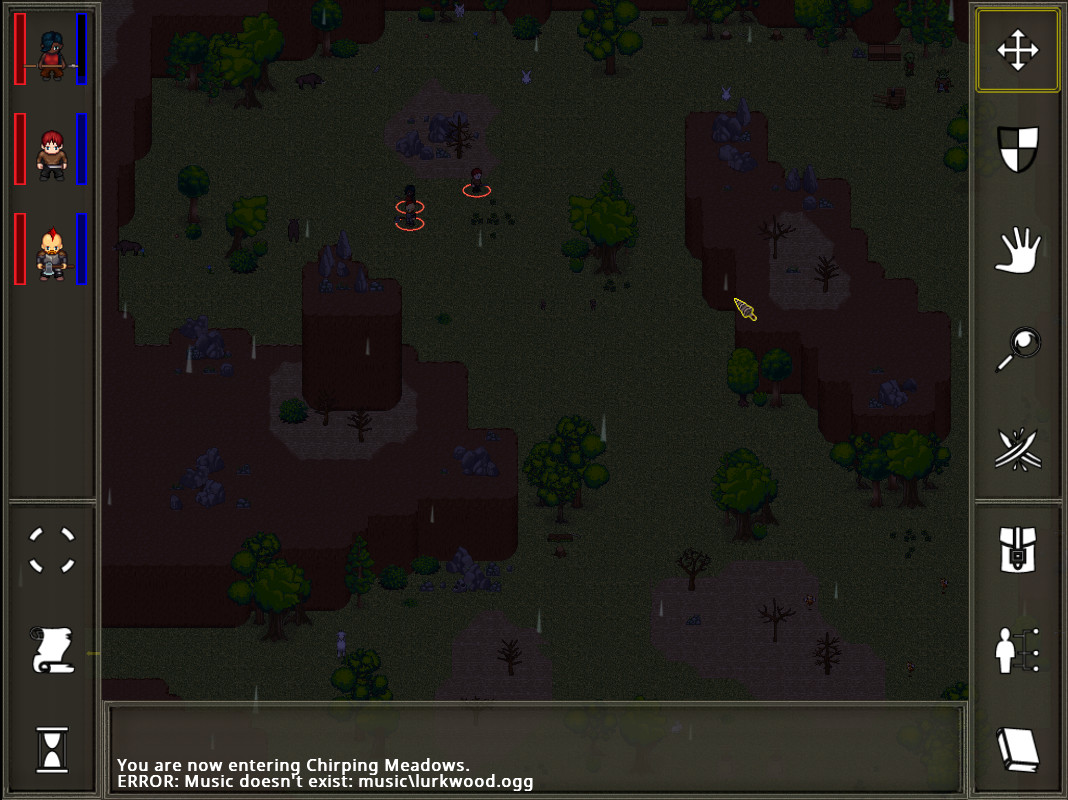The height and width of the screenshot is (800, 1068).
Task: Open the white book journal
Action: [1017, 749]
